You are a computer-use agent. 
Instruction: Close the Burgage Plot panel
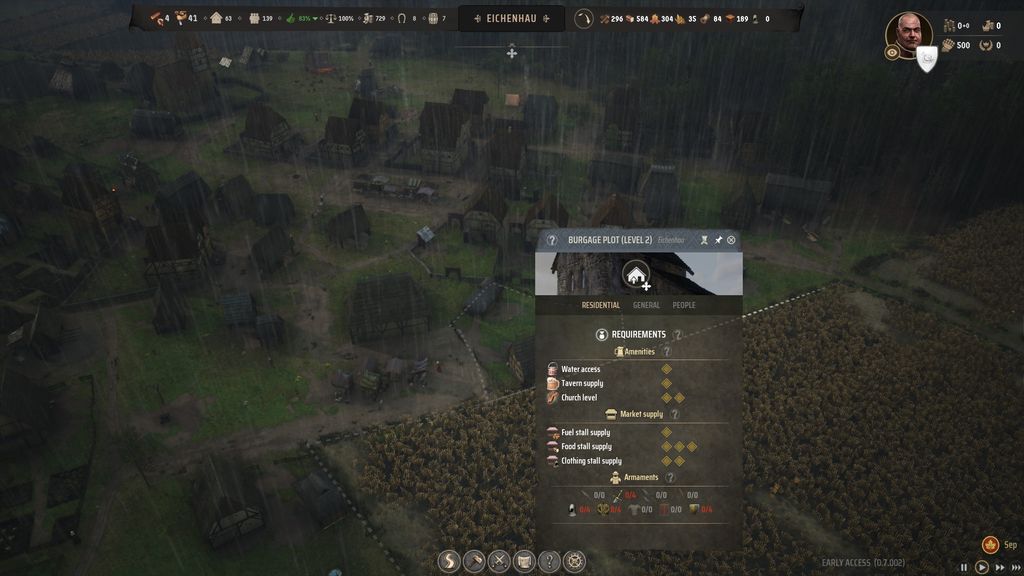click(731, 240)
